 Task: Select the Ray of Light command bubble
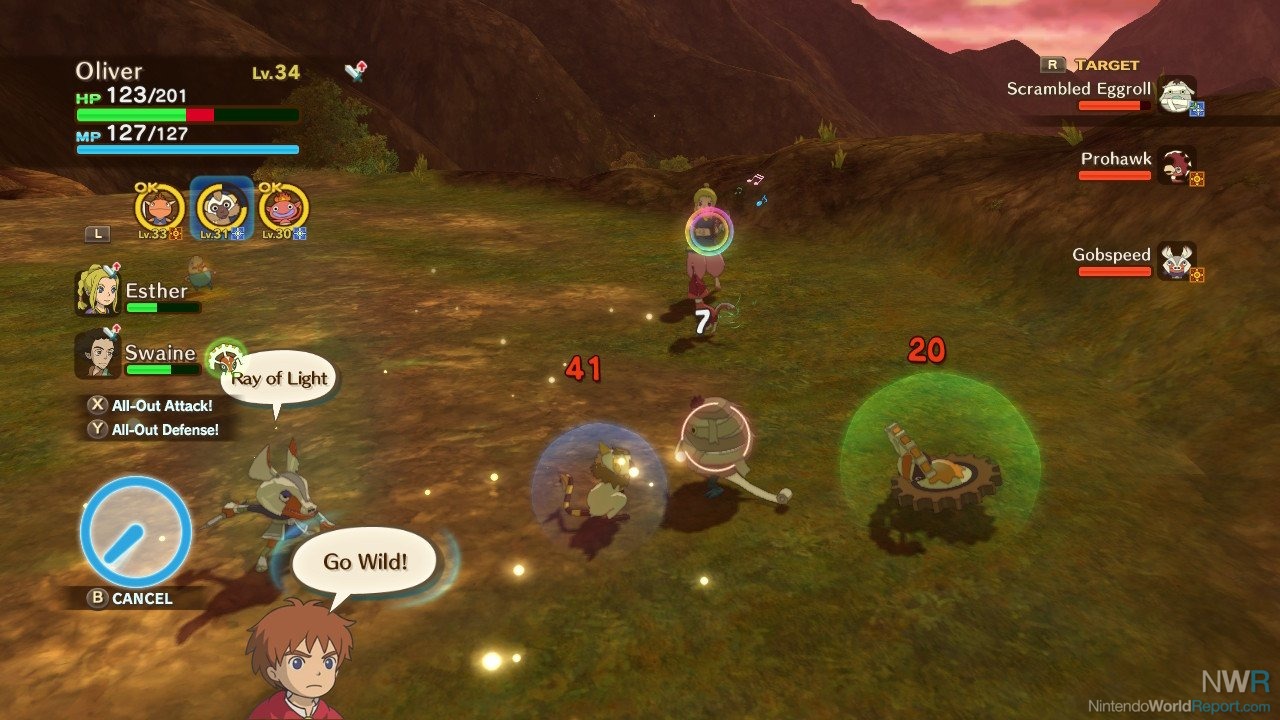tap(277, 377)
